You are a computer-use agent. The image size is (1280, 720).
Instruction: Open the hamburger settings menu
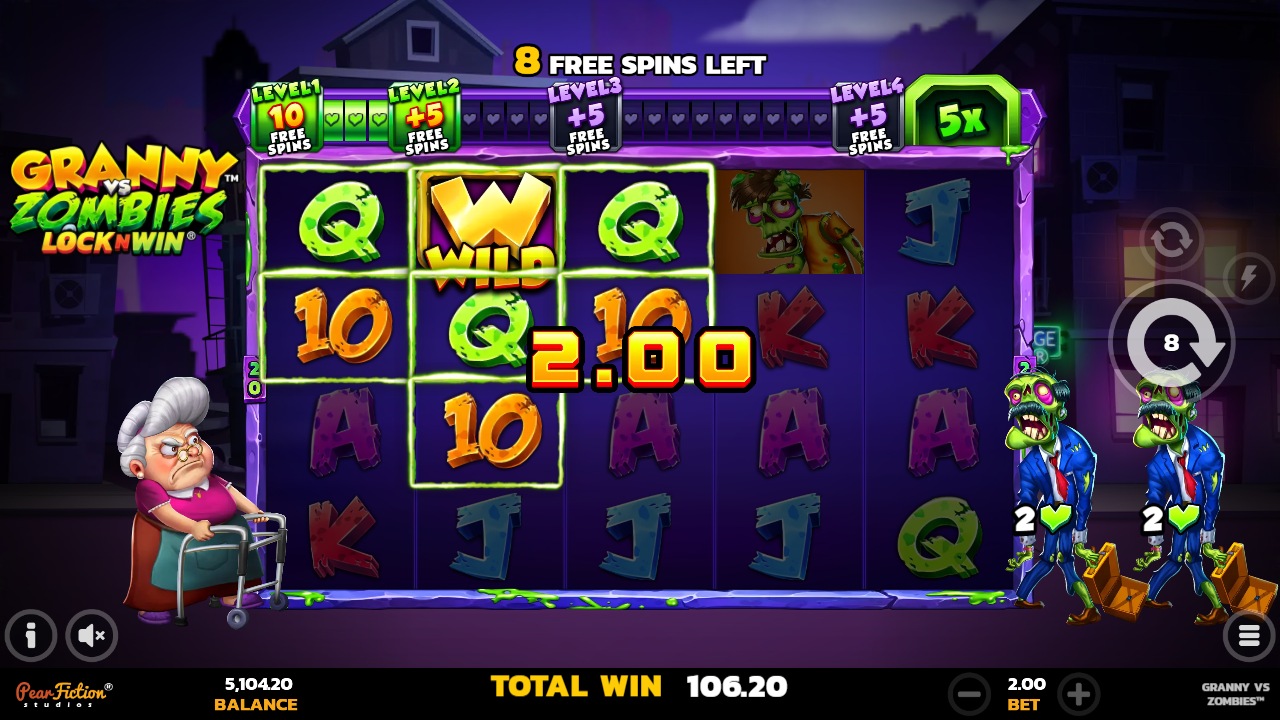(x=1247, y=635)
